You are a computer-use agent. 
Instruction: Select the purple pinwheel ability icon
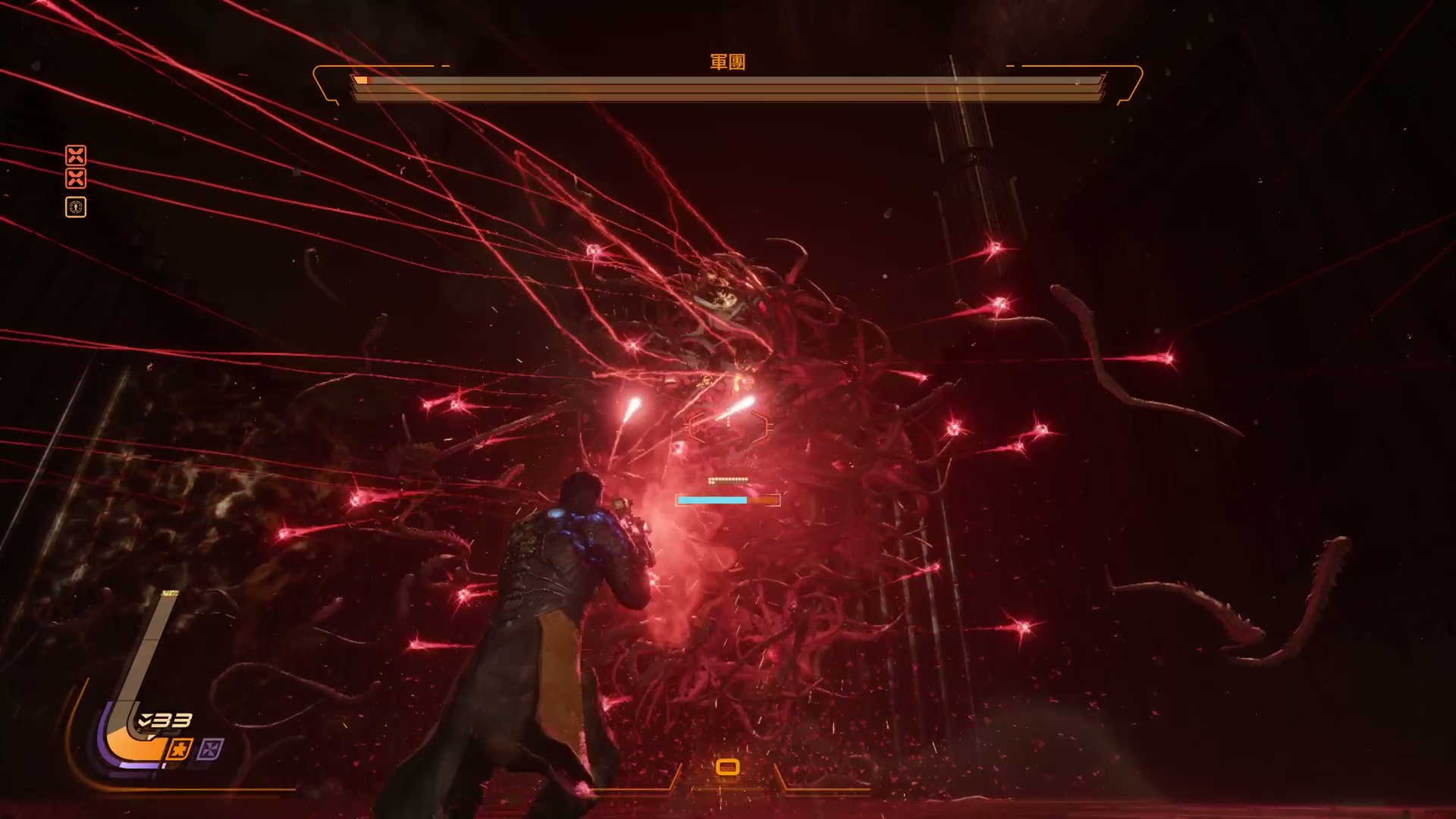[210, 750]
